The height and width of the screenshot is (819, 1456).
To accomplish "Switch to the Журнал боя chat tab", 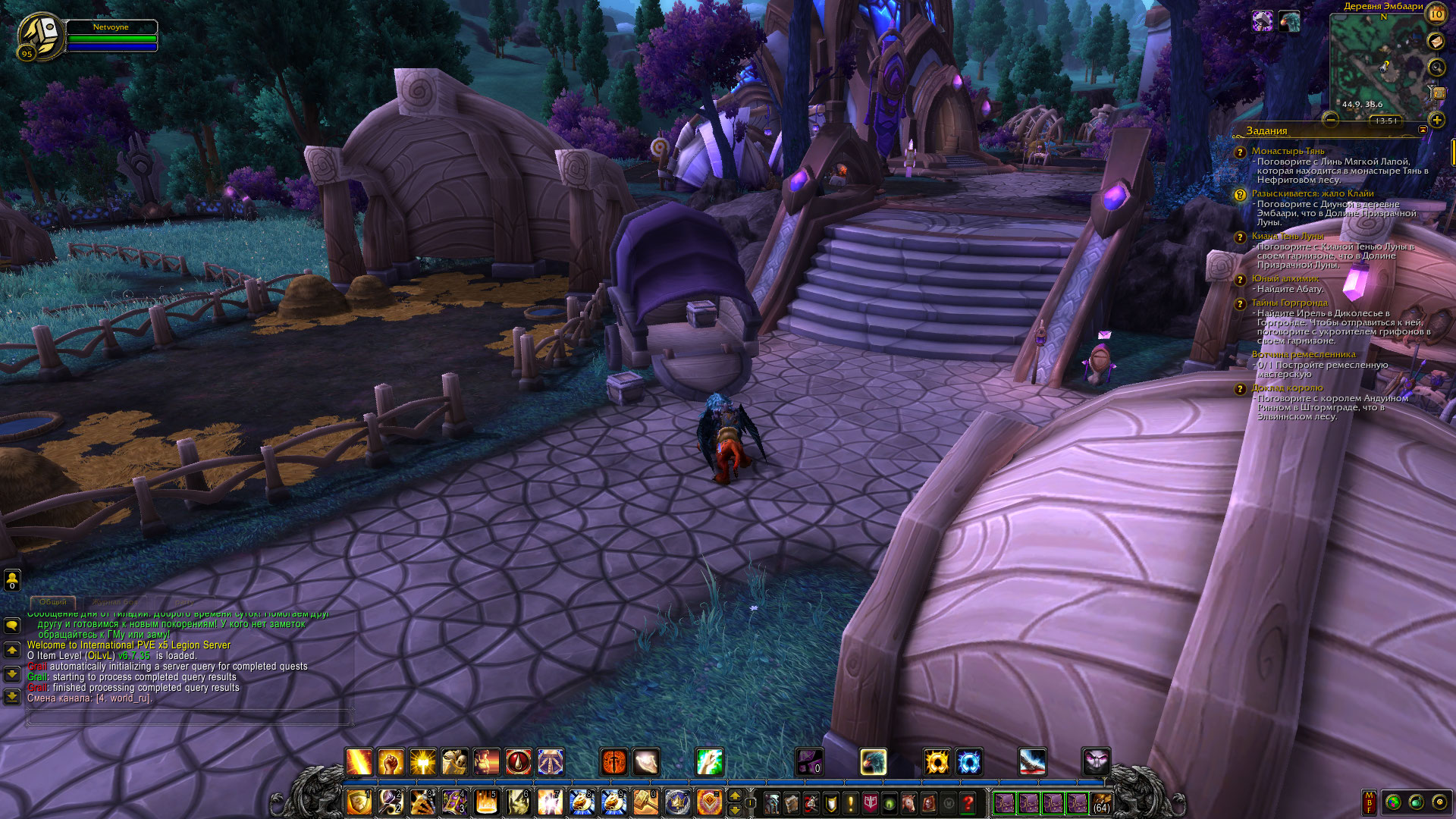I will (116, 602).
